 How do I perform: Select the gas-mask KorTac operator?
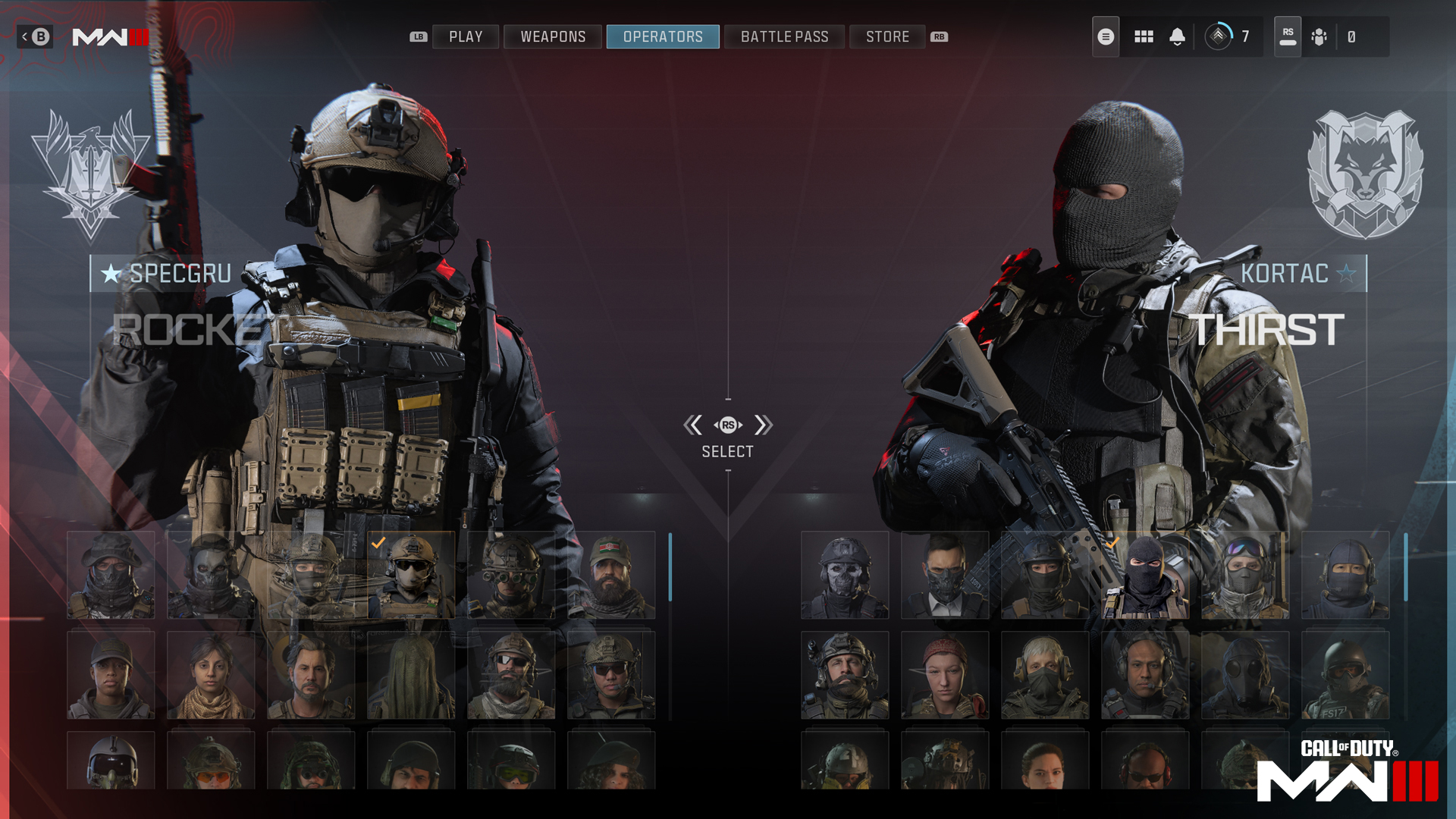[1245, 675]
